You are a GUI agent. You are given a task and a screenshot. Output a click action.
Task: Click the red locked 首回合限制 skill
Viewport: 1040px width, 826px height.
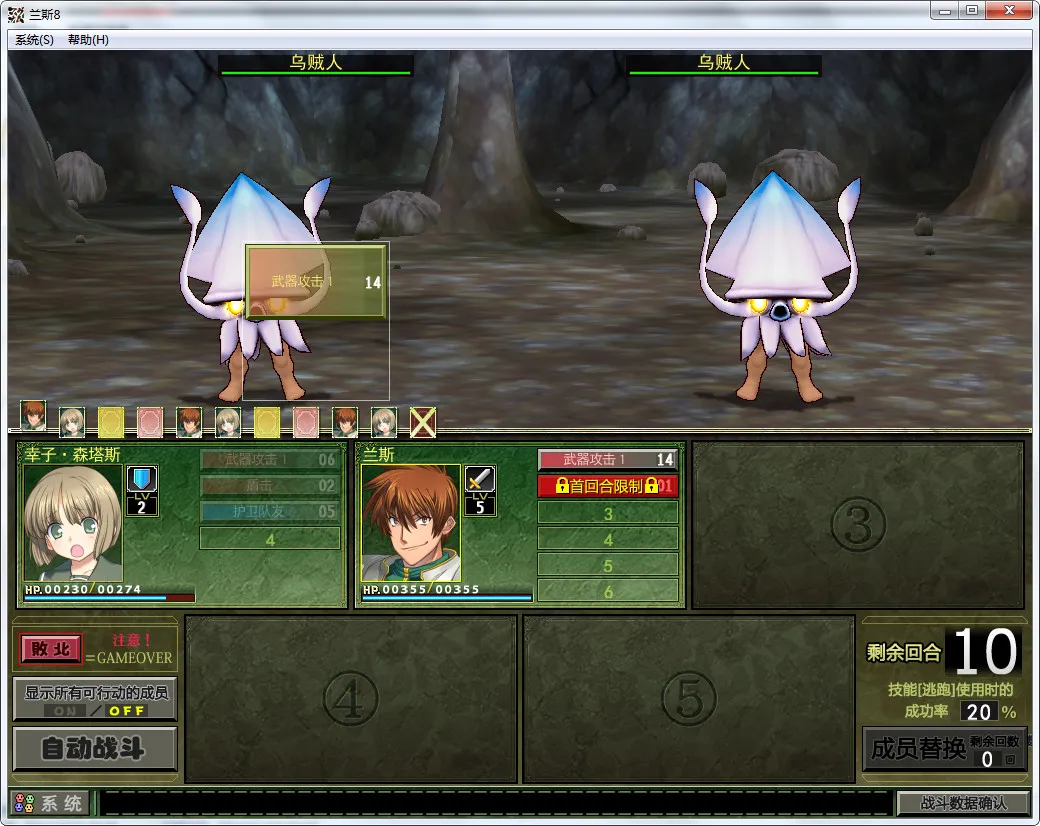click(x=607, y=486)
